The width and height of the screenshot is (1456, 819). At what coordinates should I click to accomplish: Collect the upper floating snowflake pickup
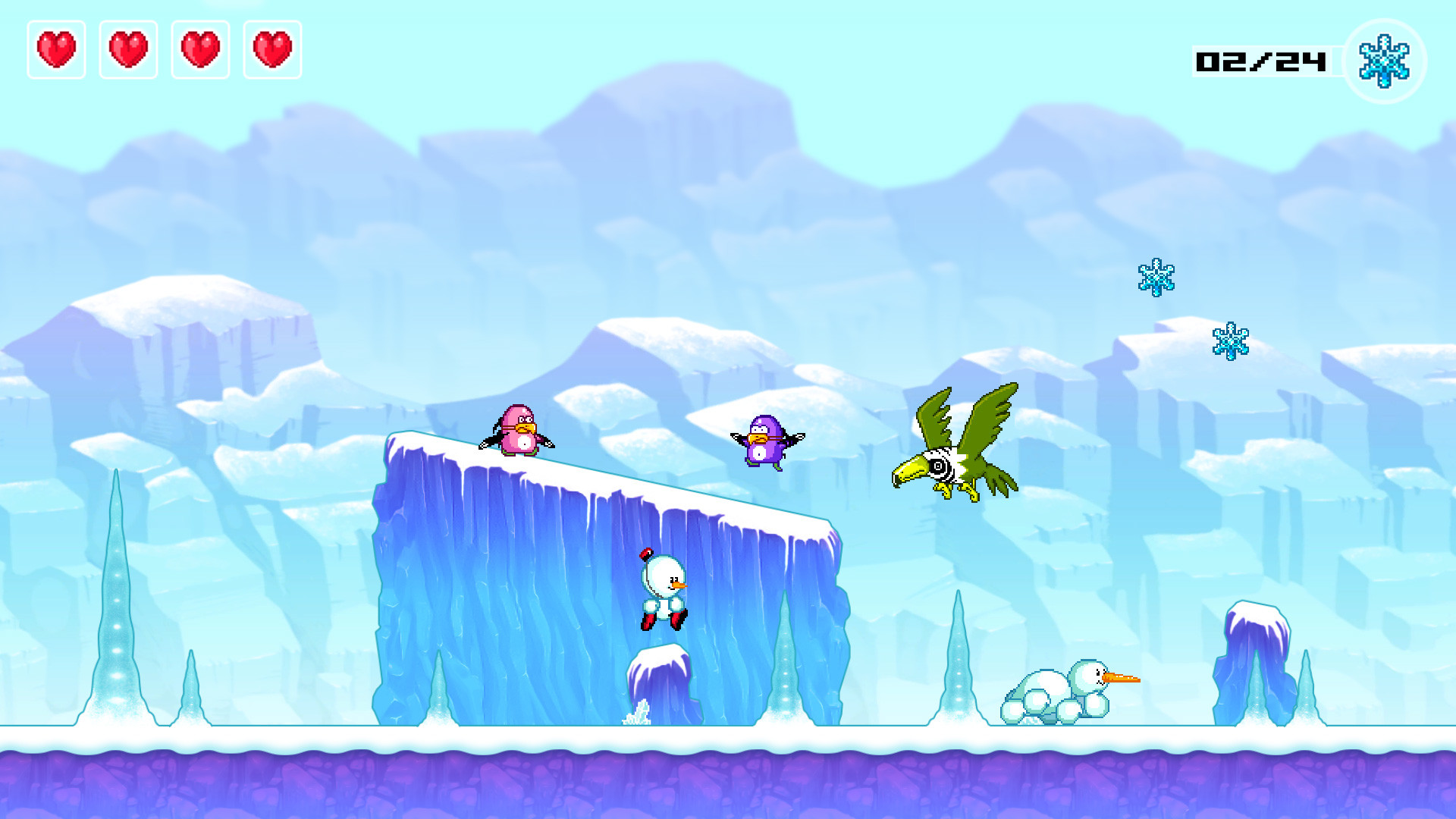click(x=1155, y=277)
